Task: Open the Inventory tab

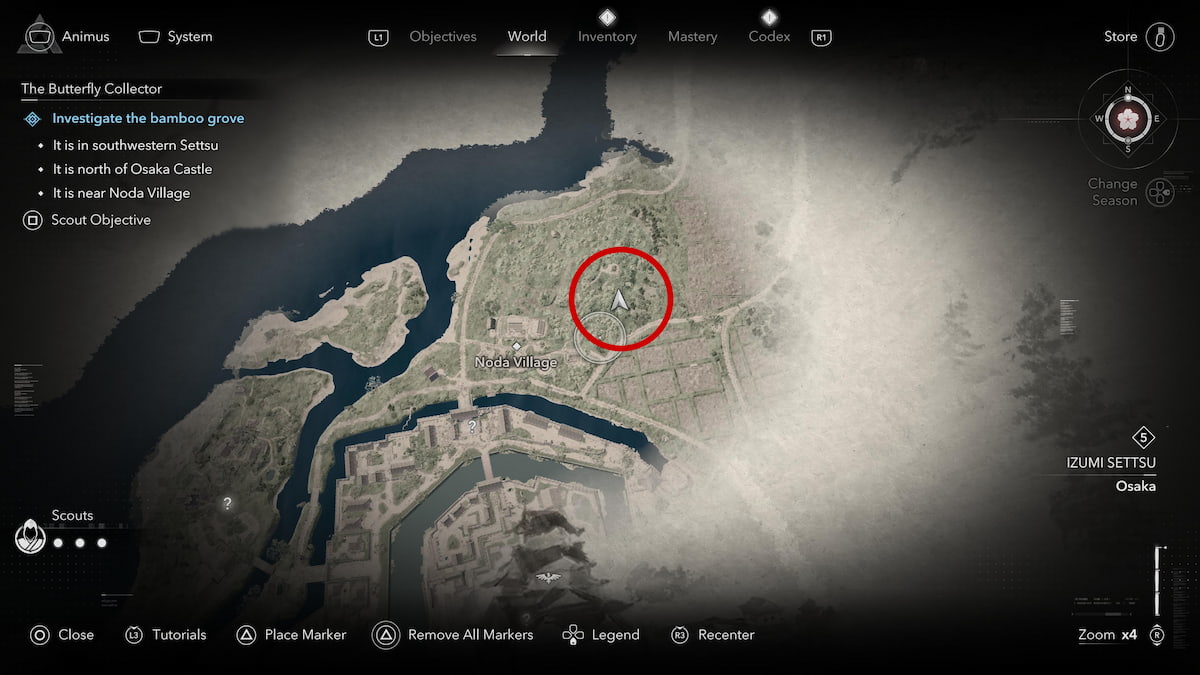Action: pos(607,37)
